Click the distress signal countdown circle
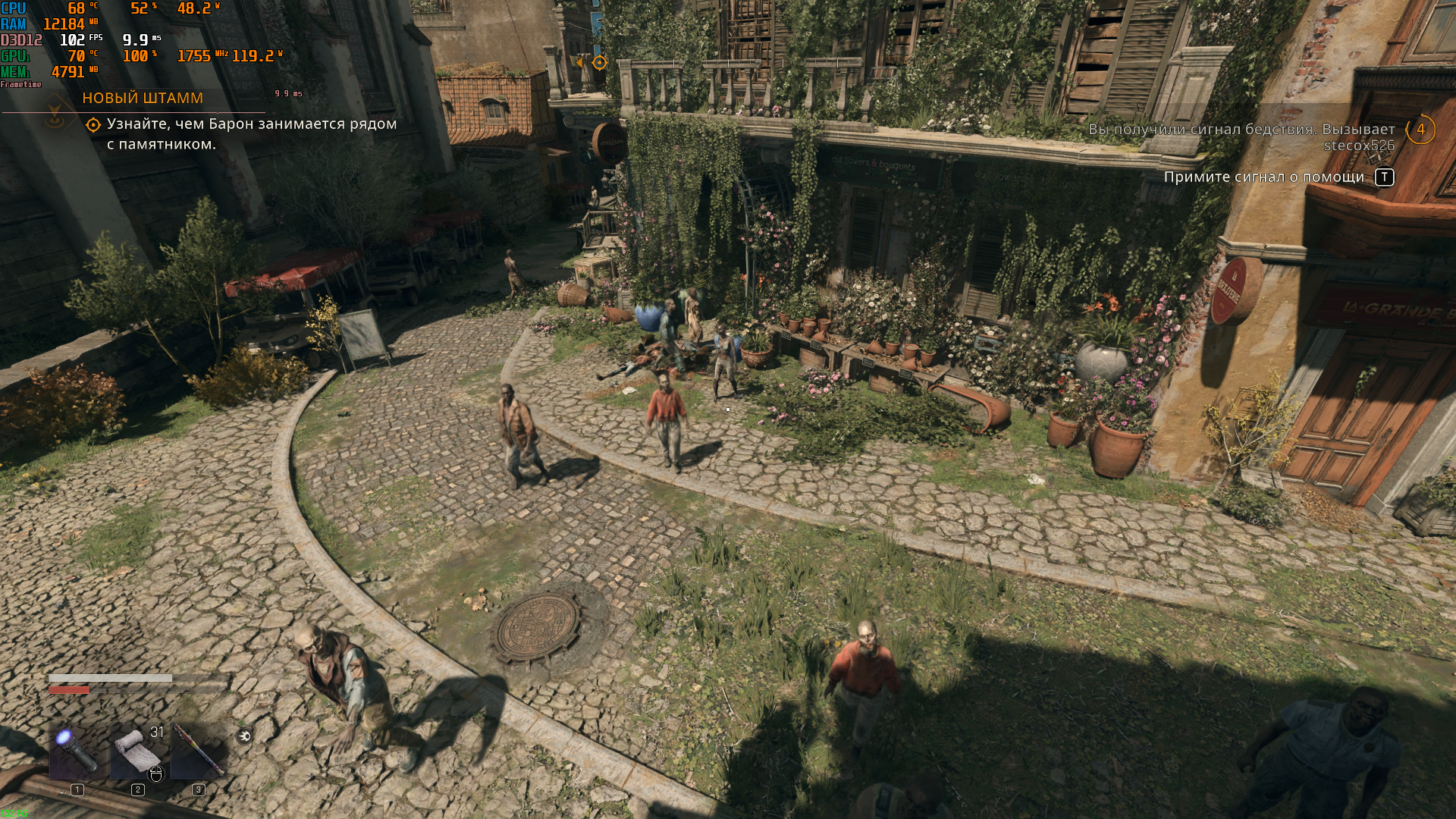This screenshot has height=819, width=1456. coord(1420,130)
